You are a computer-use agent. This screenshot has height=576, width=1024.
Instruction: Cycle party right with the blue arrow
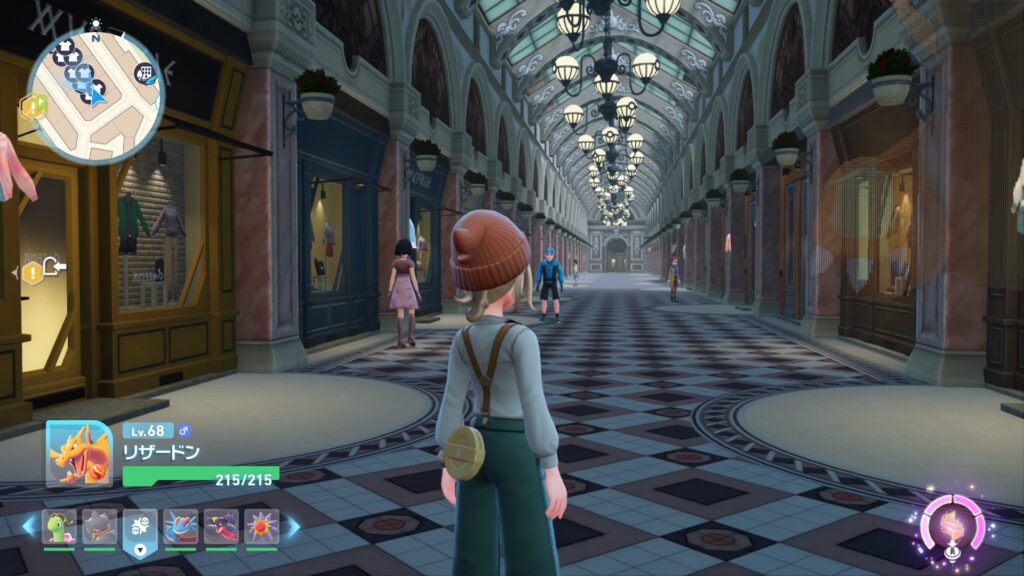tap(294, 526)
